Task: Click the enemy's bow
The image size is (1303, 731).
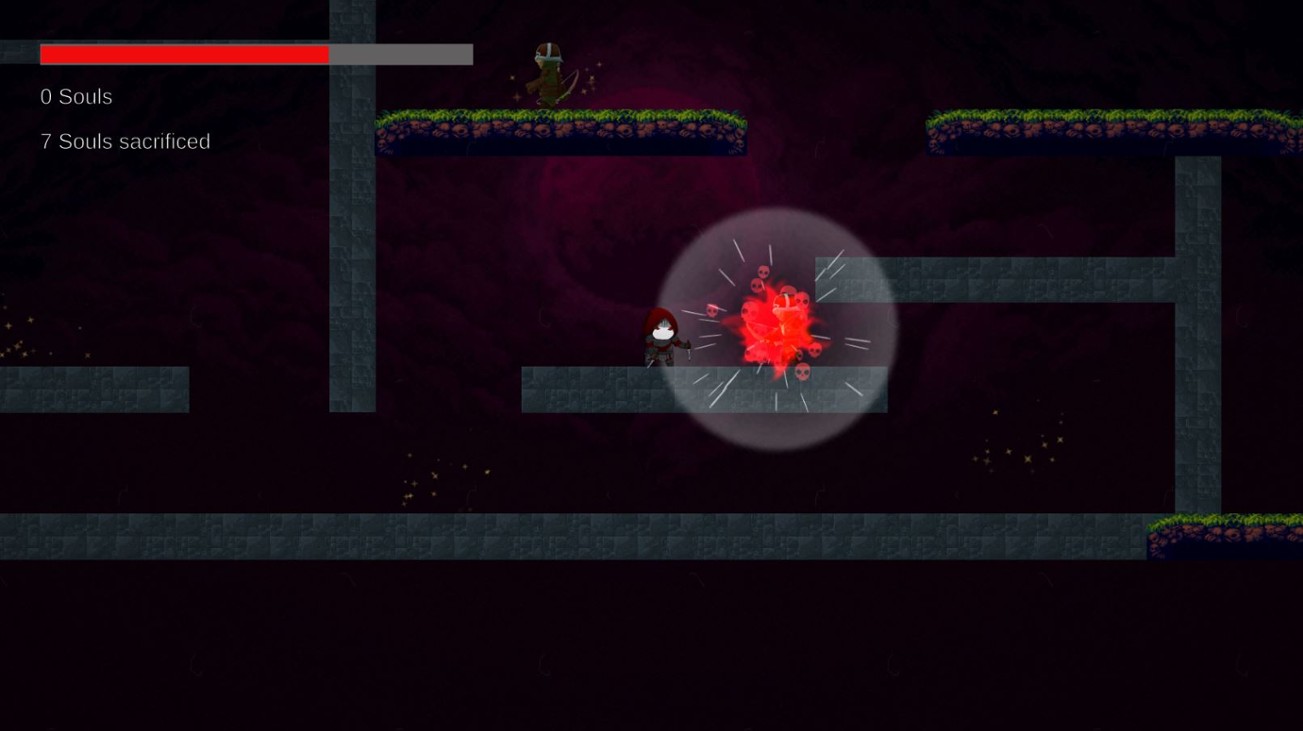Action: point(569,84)
